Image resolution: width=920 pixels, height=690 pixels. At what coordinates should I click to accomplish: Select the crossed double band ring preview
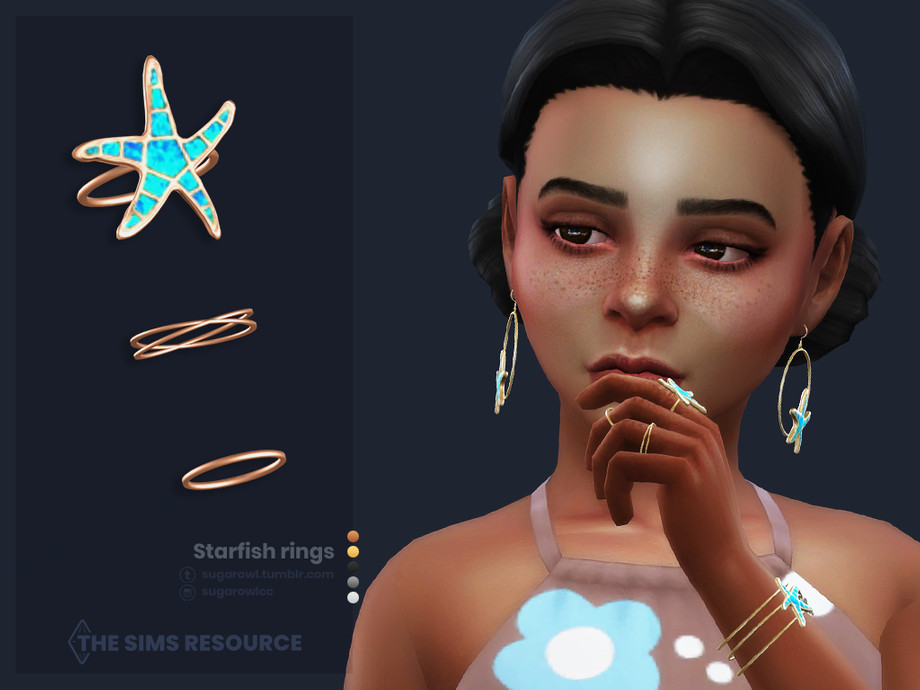[x=192, y=334]
